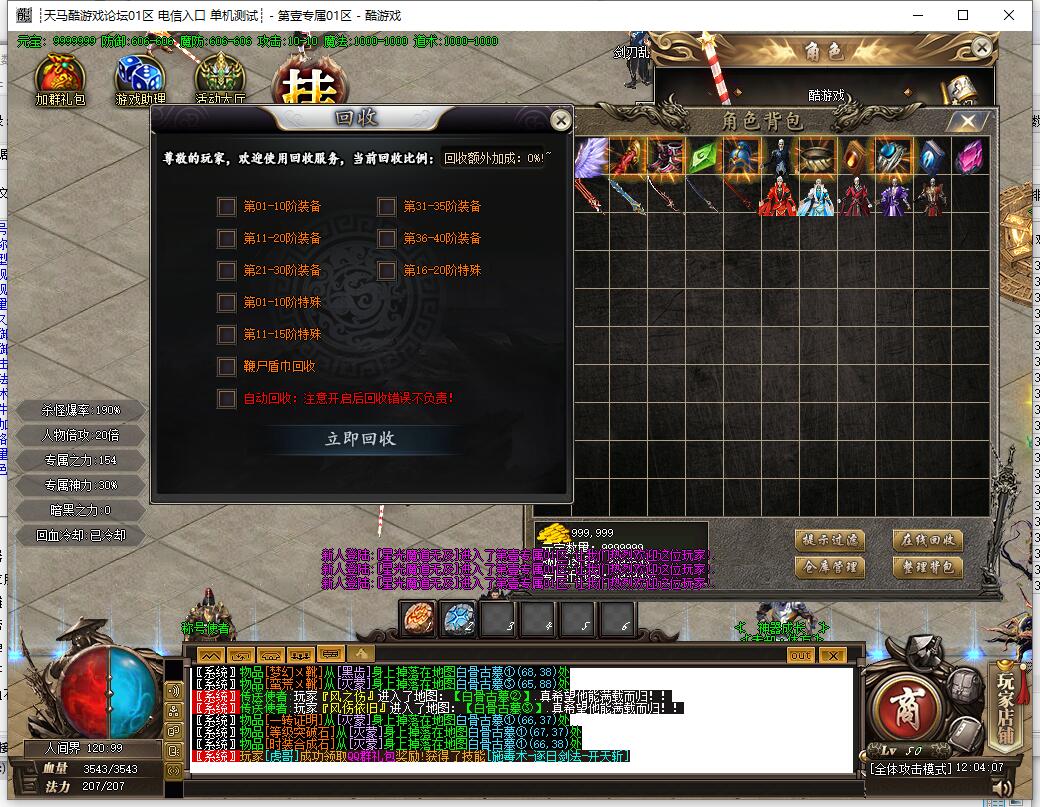Open the 在线回收 online recycle button

927,540
